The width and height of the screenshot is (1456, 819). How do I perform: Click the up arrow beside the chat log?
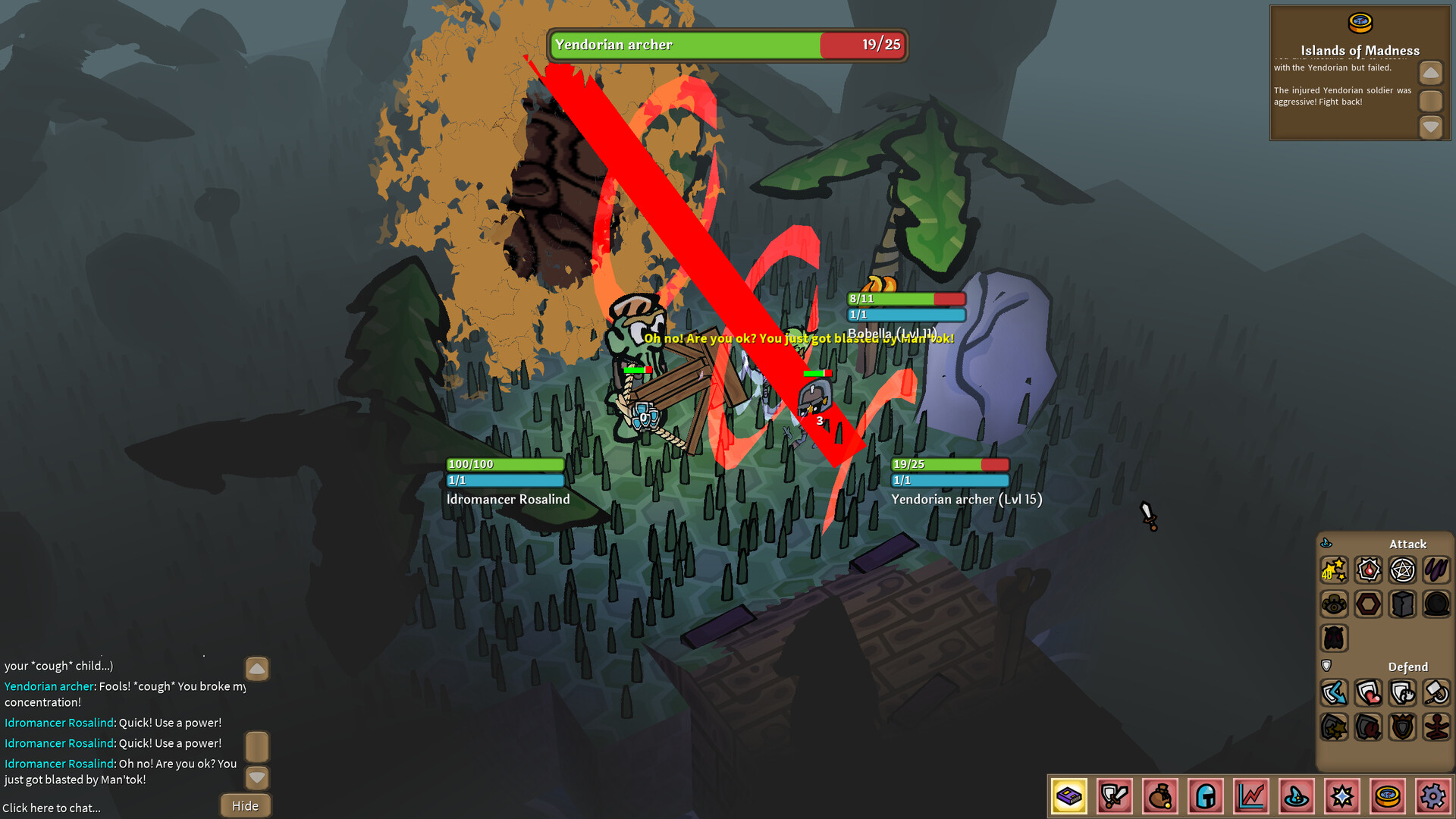pos(256,669)
